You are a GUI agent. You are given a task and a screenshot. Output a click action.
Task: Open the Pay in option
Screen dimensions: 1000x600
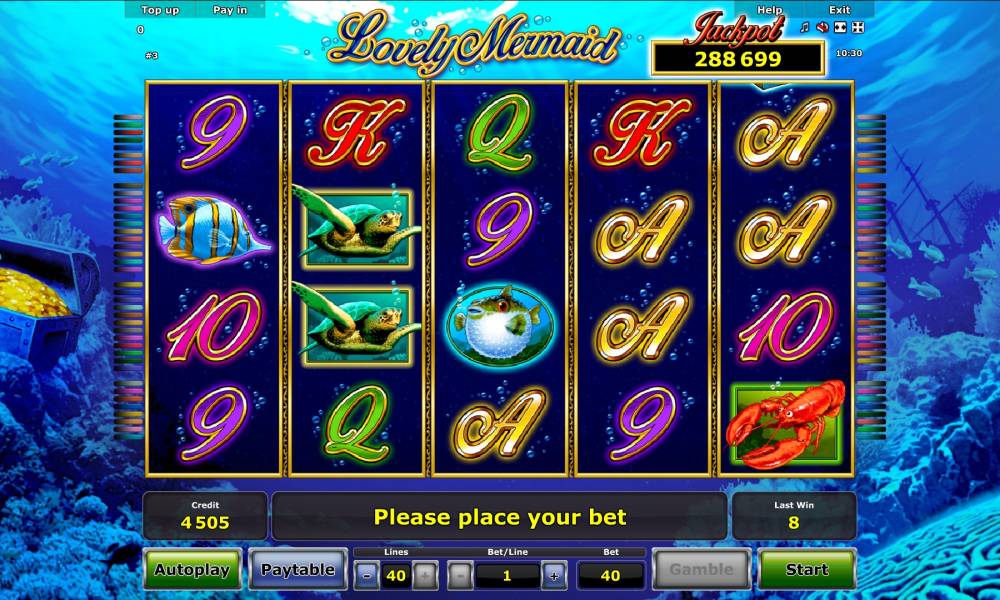pyautogui.click(x=230, y=10)
